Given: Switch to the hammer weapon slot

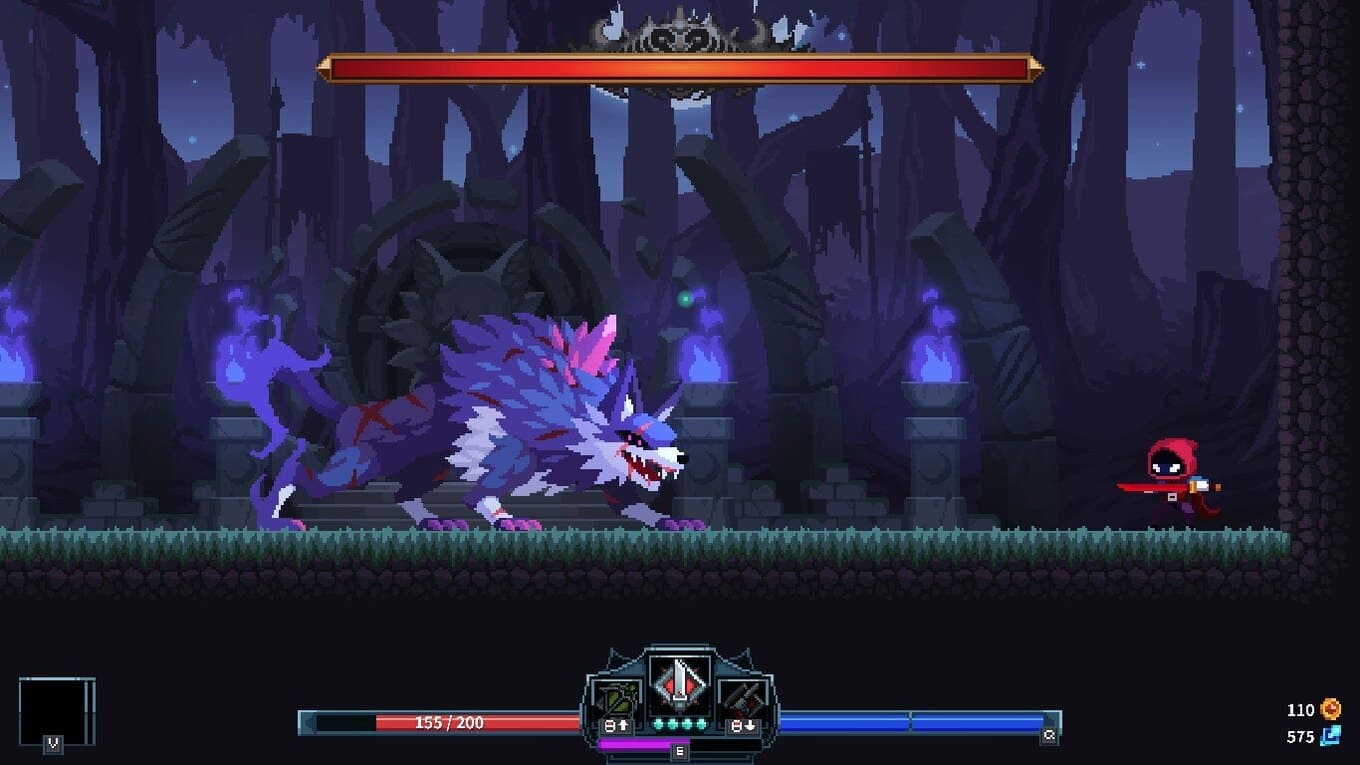Looking at the screenshot, I should point(744,698).
